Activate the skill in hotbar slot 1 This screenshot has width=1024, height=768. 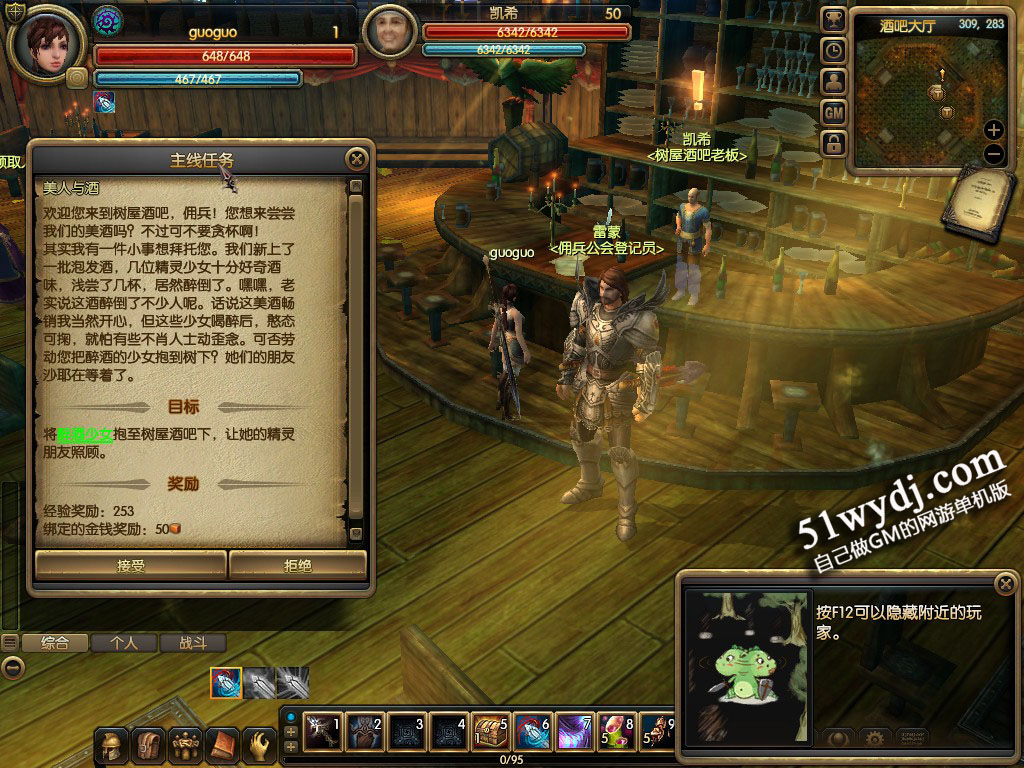(x=322, y=733)
